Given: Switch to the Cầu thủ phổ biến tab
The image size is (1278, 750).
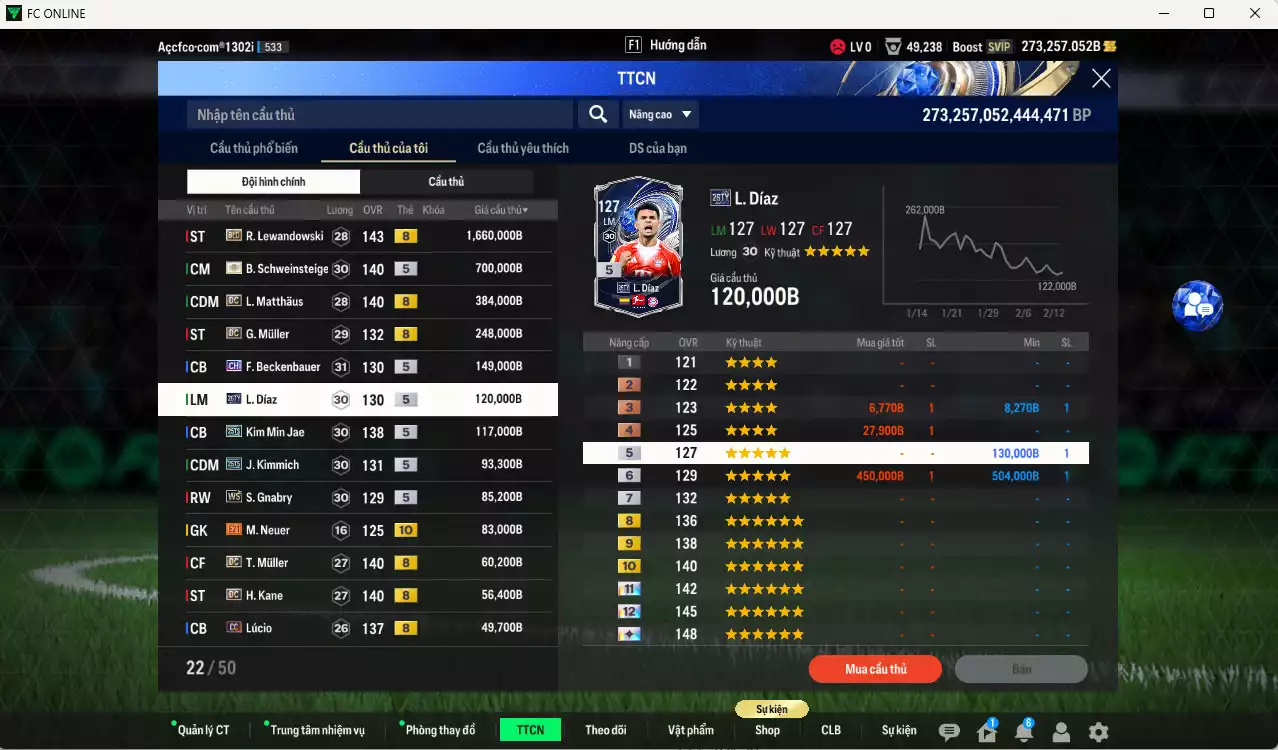Looking at the screenshot, I should [254, 148].
